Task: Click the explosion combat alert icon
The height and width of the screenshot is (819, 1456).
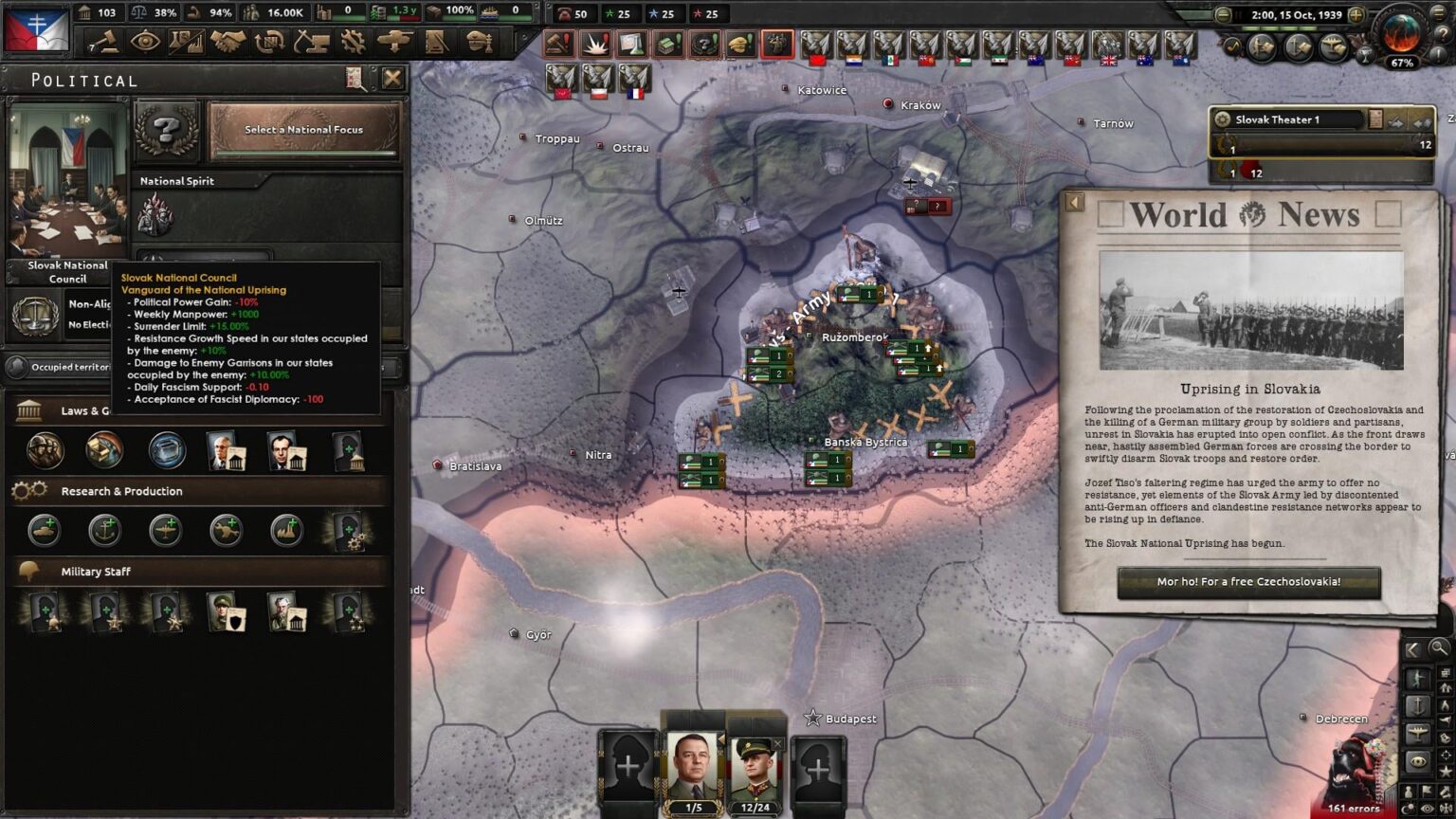Action: (593, 44)
